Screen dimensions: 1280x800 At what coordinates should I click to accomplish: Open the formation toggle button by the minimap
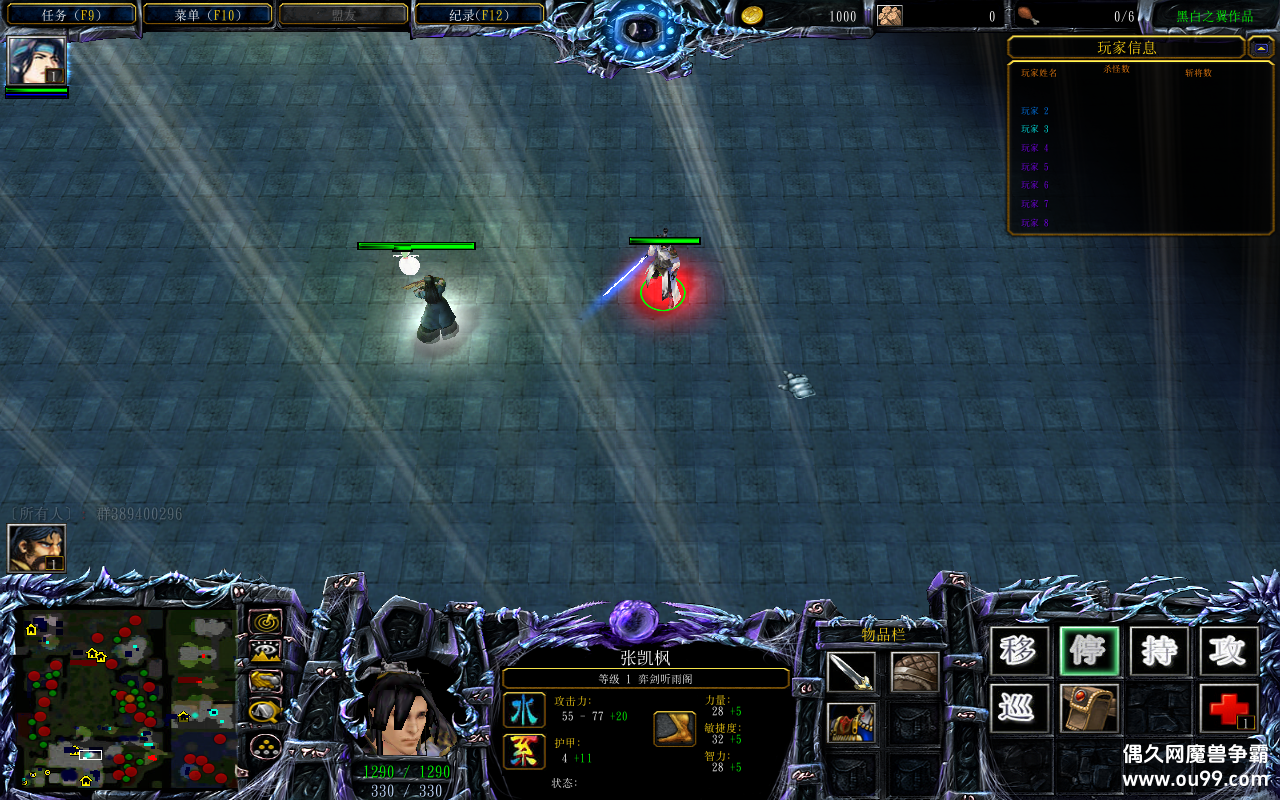265,746
